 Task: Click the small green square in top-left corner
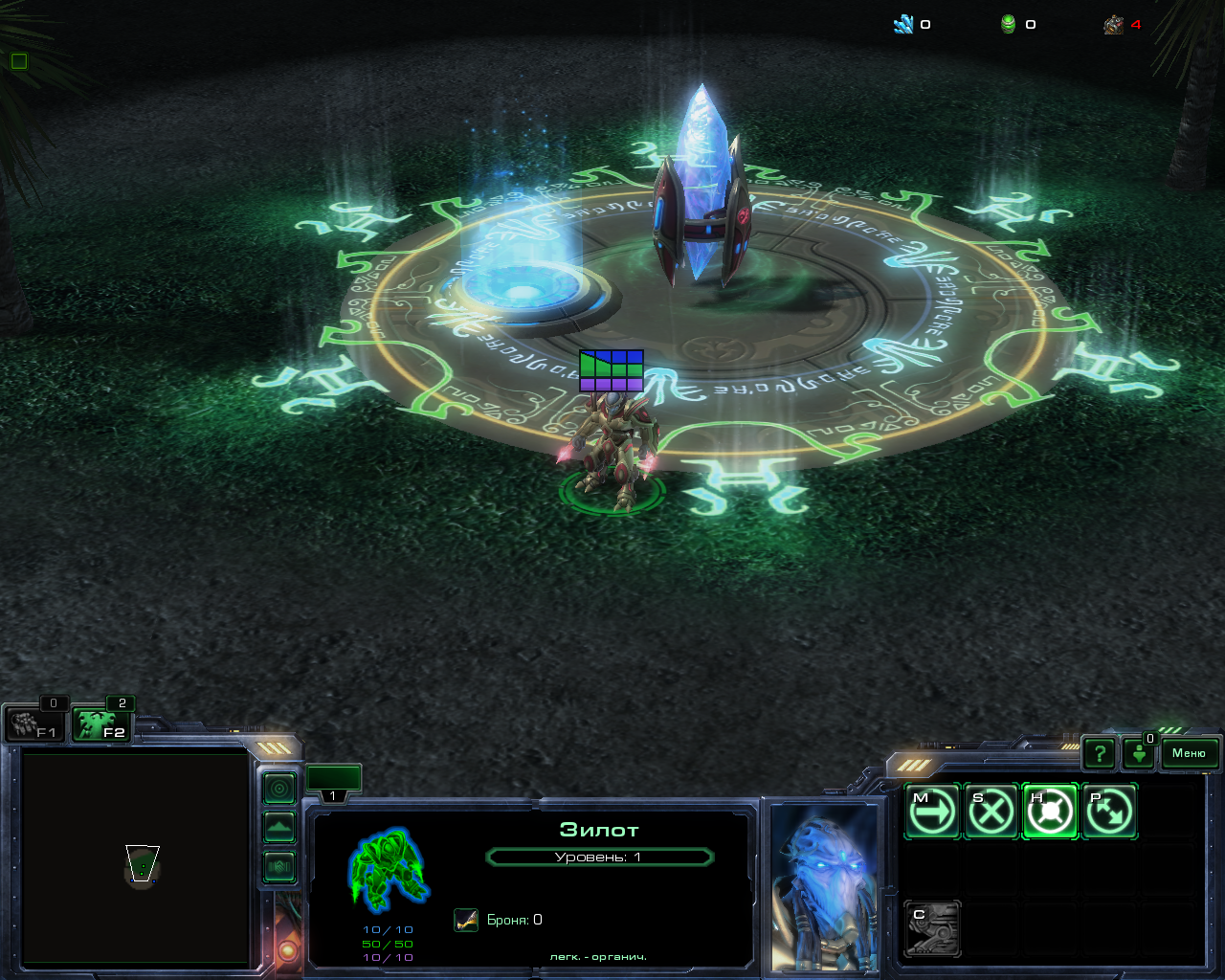(18, 61)
